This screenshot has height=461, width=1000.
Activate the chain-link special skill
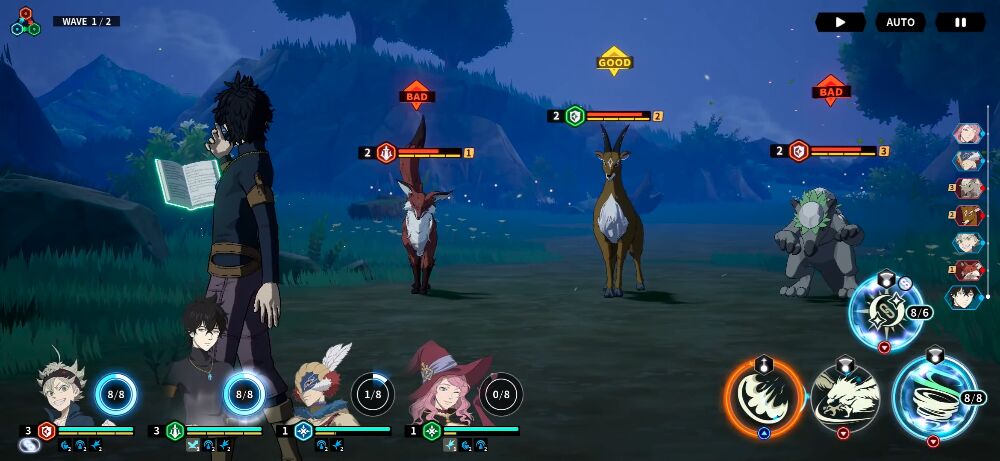click(884, 313)
